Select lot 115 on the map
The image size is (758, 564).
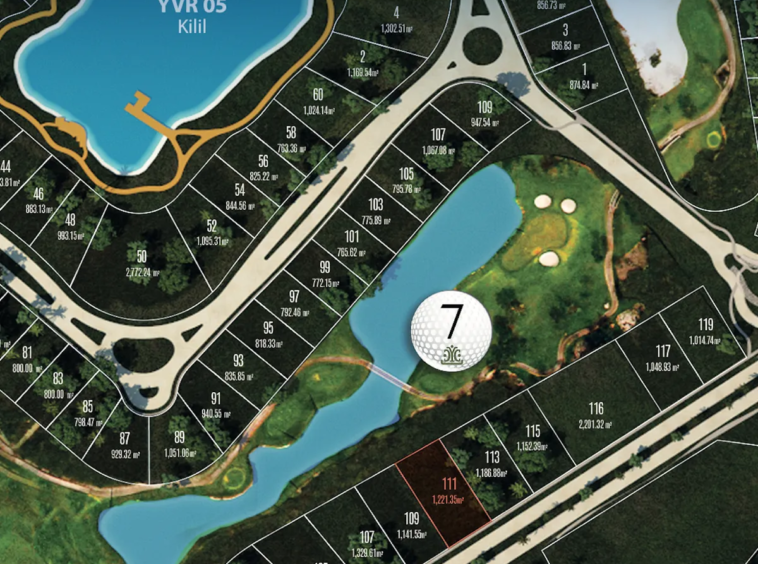[x=532, y=438]
